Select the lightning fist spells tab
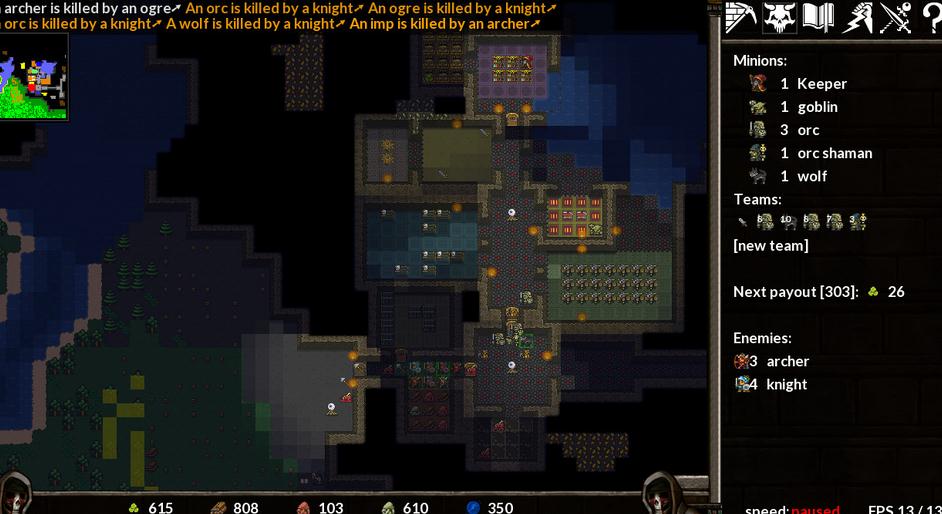Screen dimensions: 942x514 coord(857,18)
